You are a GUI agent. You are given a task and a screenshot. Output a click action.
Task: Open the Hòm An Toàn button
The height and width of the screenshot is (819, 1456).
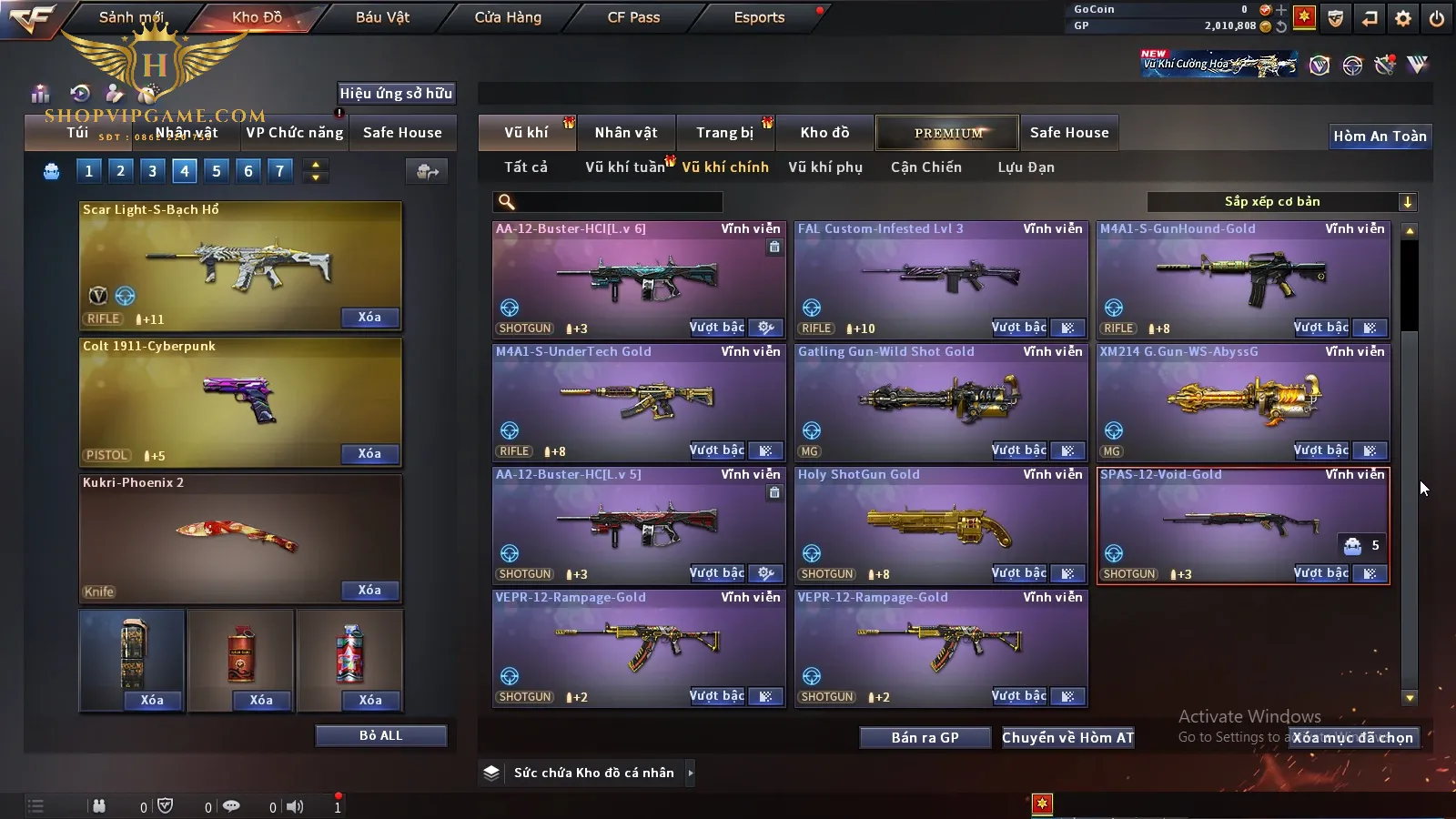pyautogui.click(x=1380, y=136)
